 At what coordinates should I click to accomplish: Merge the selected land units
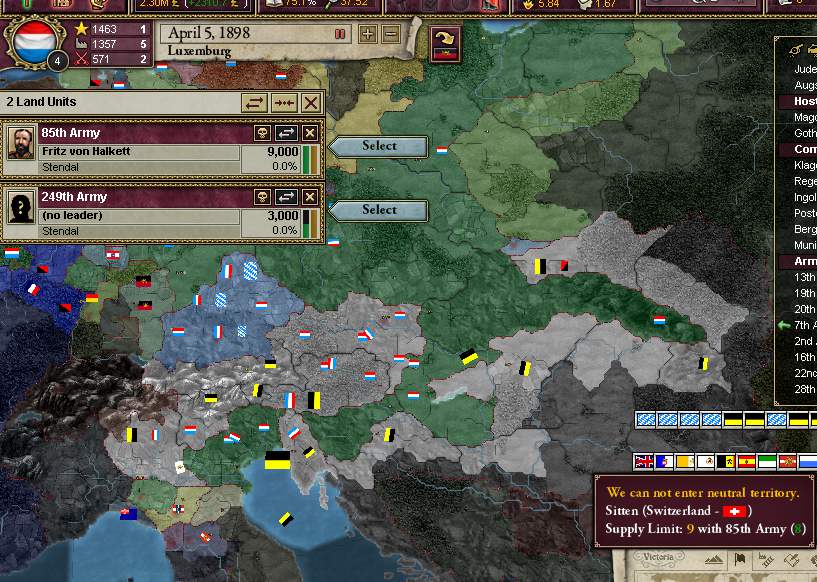pos(283,103)
